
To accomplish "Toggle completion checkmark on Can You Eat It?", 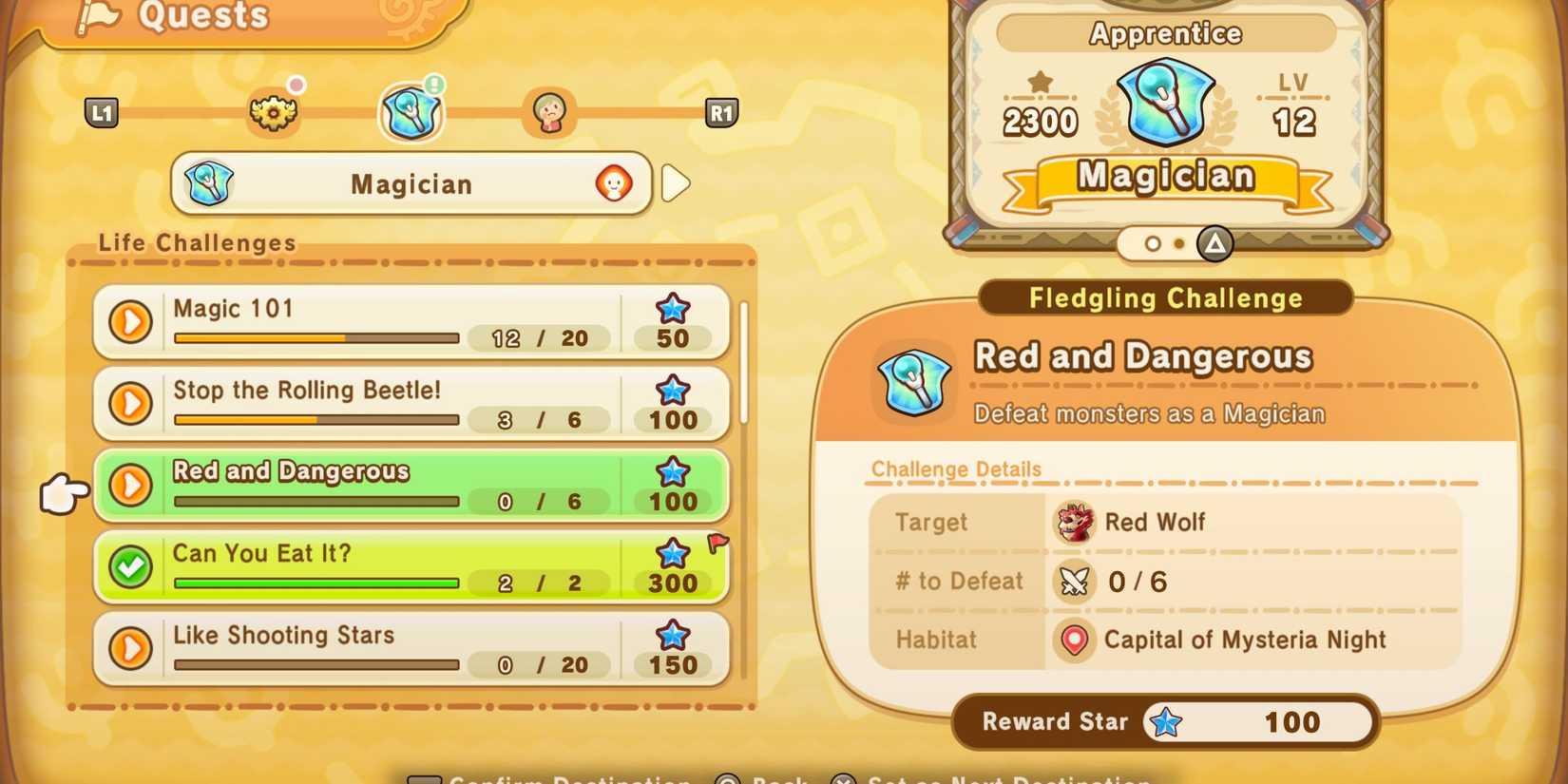I will click(130, 567).
